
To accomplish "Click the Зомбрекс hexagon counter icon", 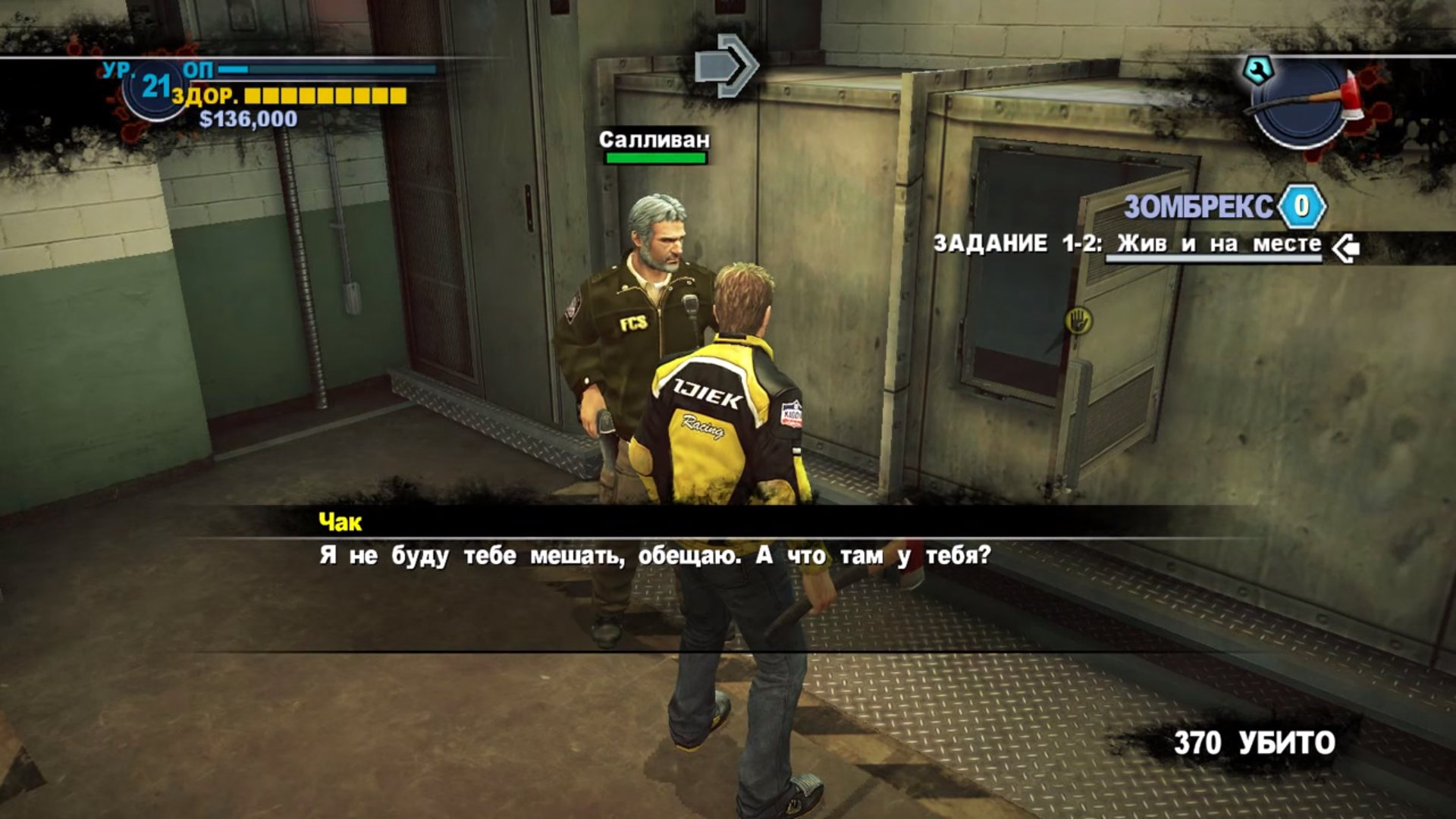I will 1301,206.
